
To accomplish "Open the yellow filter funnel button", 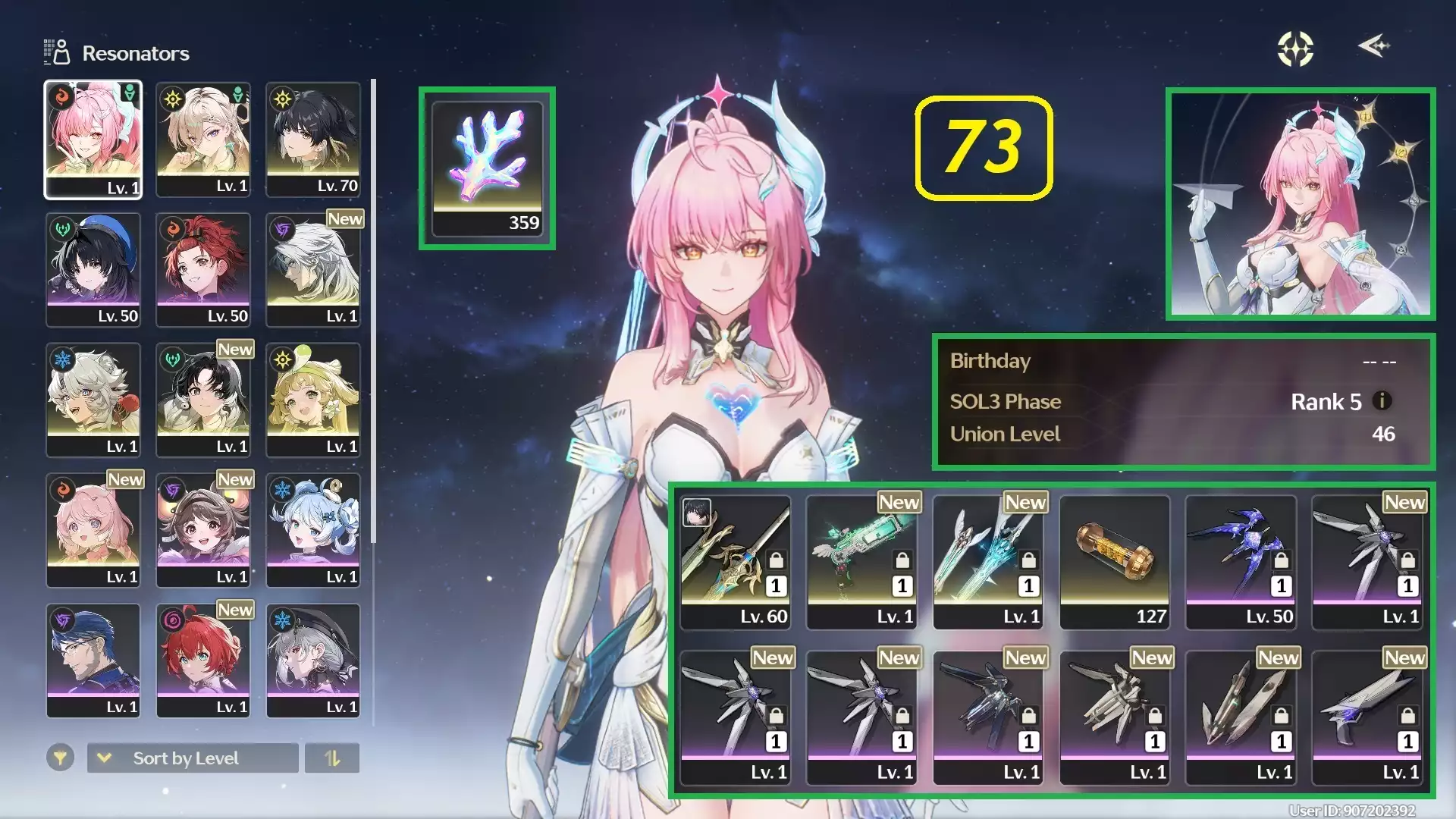I will (60, 757).
